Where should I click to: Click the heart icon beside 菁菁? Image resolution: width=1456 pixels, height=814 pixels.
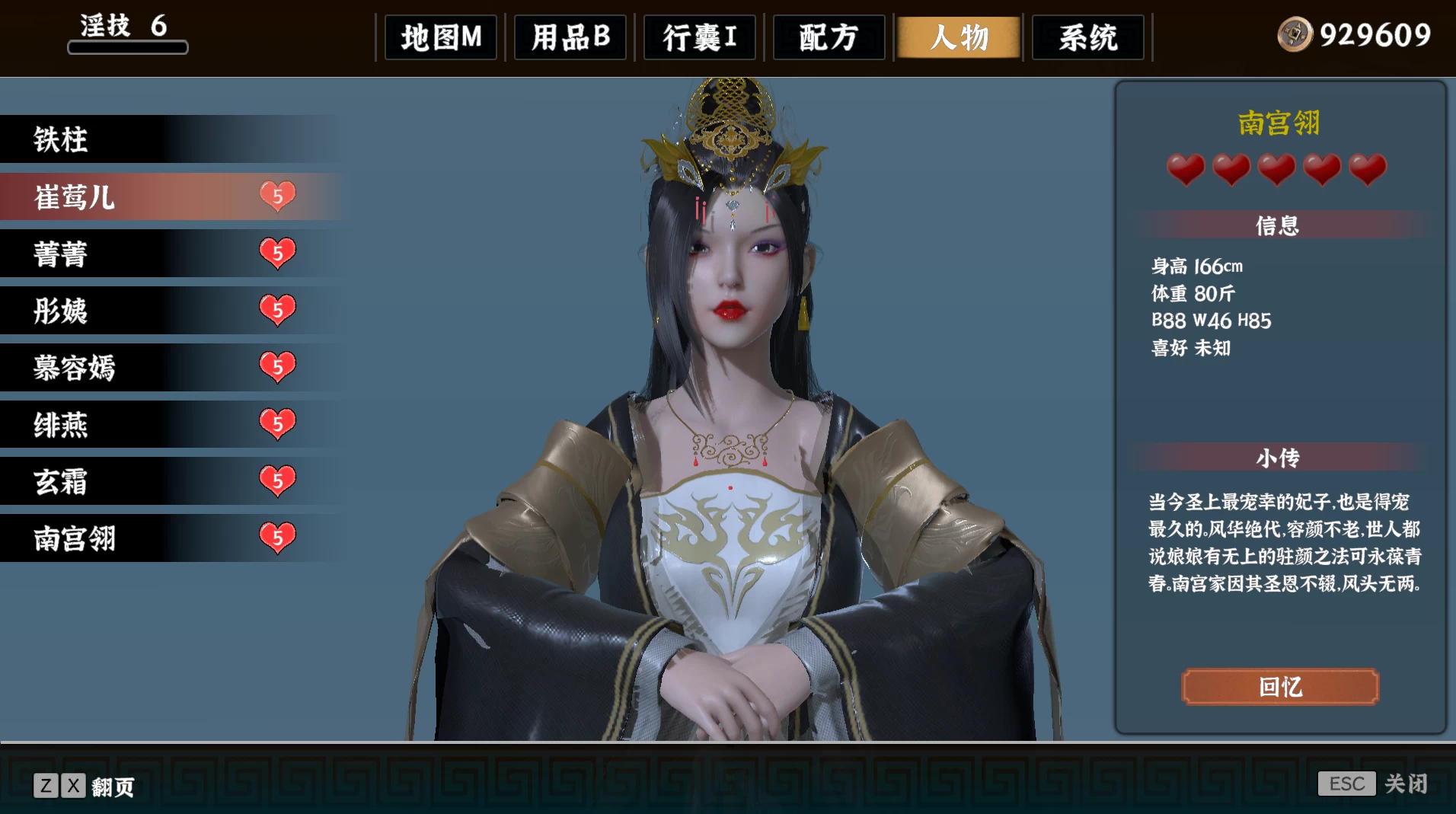(277, 254)
